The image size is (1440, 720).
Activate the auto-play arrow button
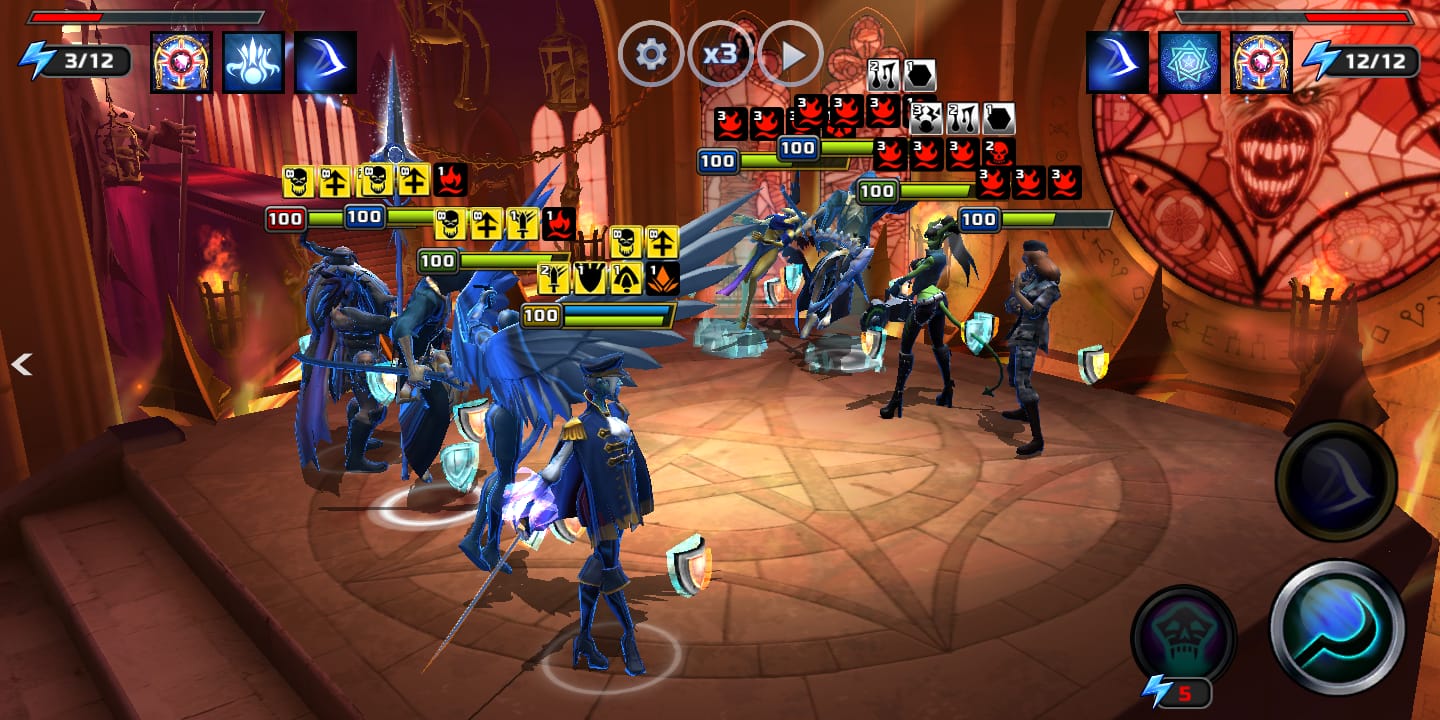[x=790, y=54]
